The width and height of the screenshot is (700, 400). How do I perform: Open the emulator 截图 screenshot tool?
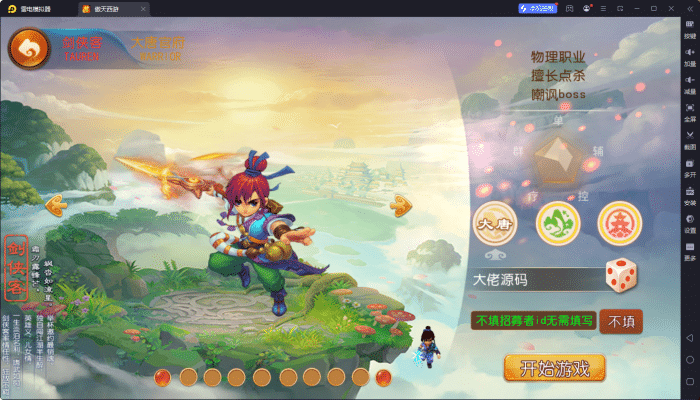(689, 140)
